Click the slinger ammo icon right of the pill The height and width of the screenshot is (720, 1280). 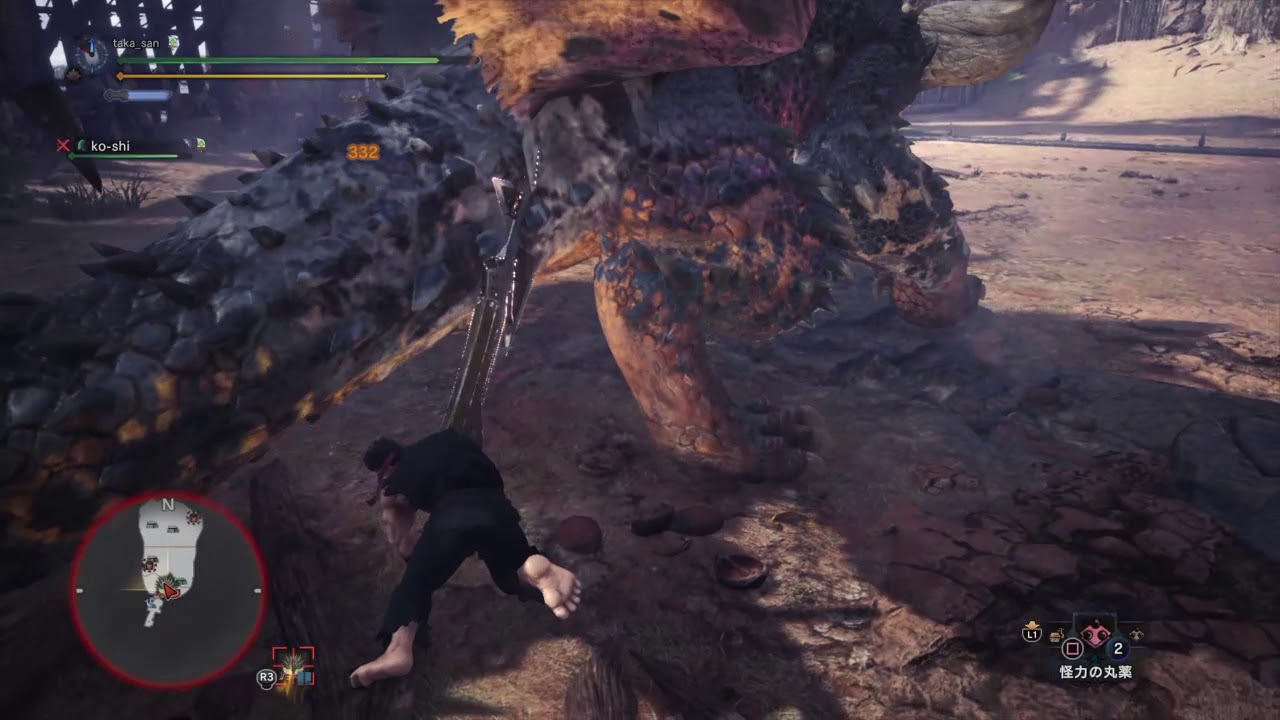(x=1136, y=634)
